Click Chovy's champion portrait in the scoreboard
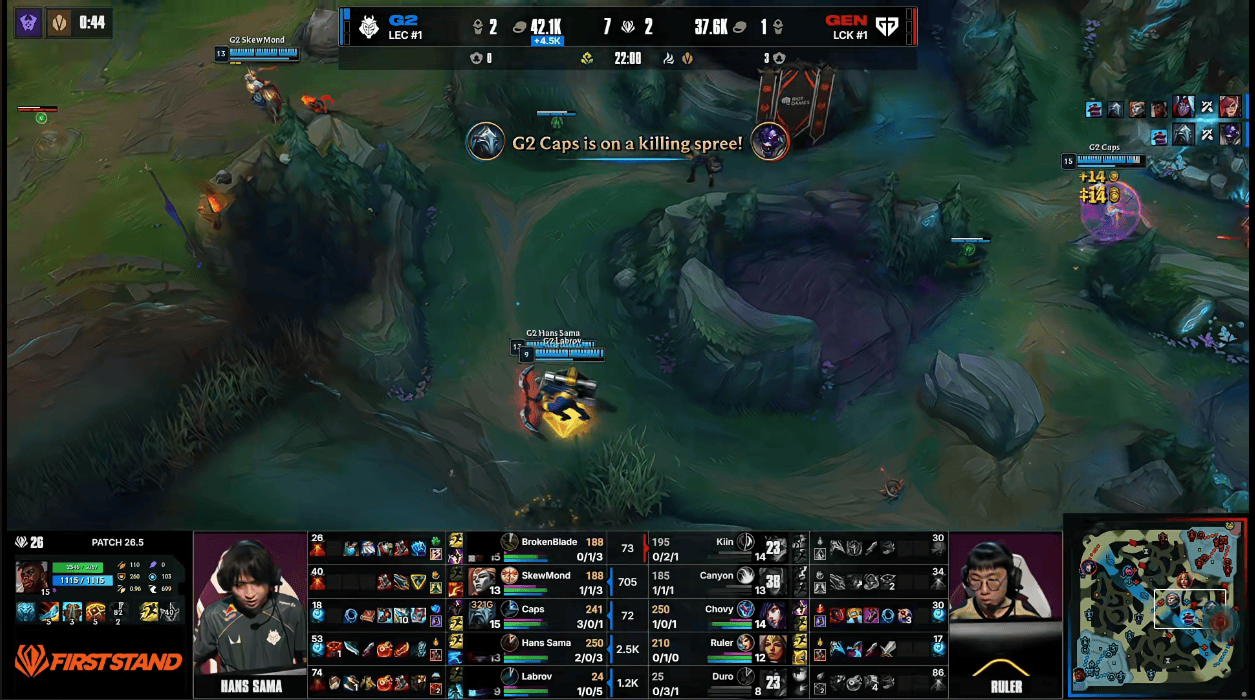The width and height of the screenshot is (1255, 700). [x=746, y=609]
